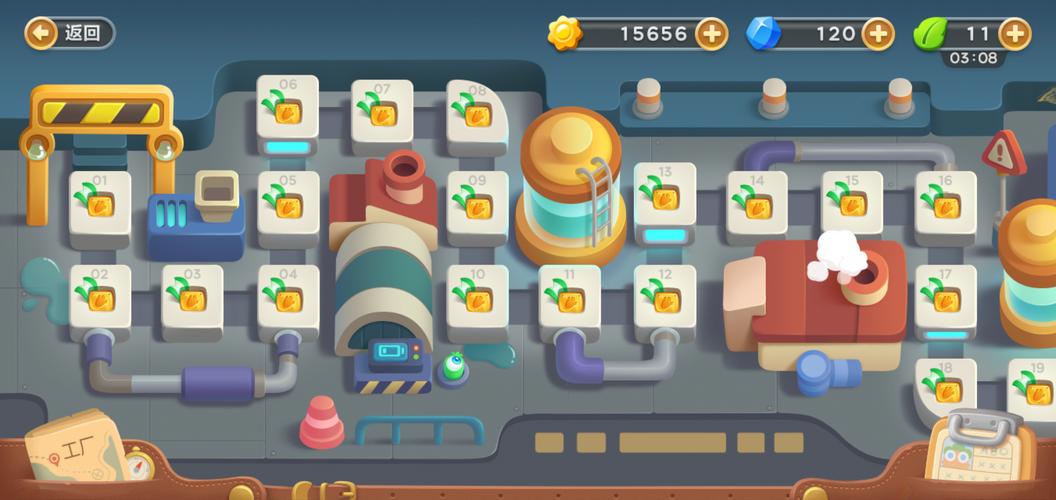
Task: Go back with the 返回 button
Action: (x=70, y=33)
